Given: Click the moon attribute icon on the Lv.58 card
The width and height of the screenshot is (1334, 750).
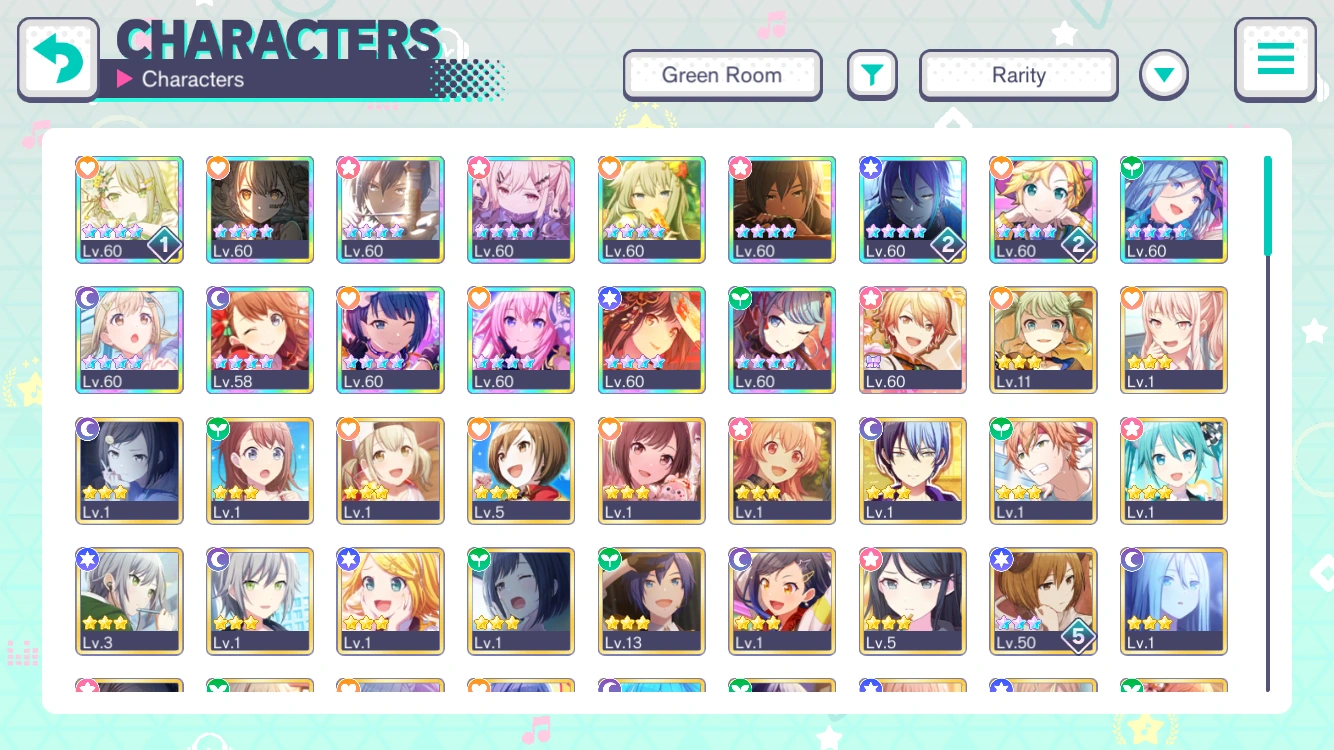Looking at the screenshot, I should pos(218,298).
